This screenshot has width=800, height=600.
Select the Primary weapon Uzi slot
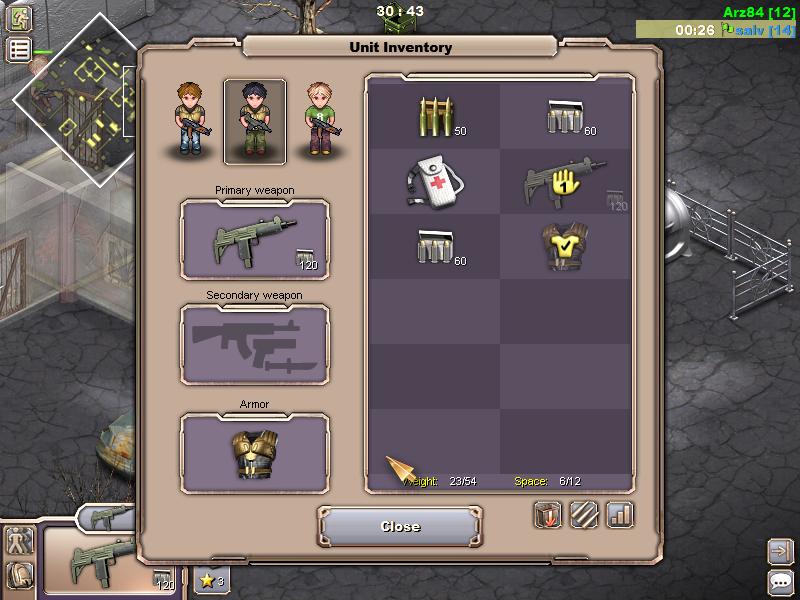(254, 240)
